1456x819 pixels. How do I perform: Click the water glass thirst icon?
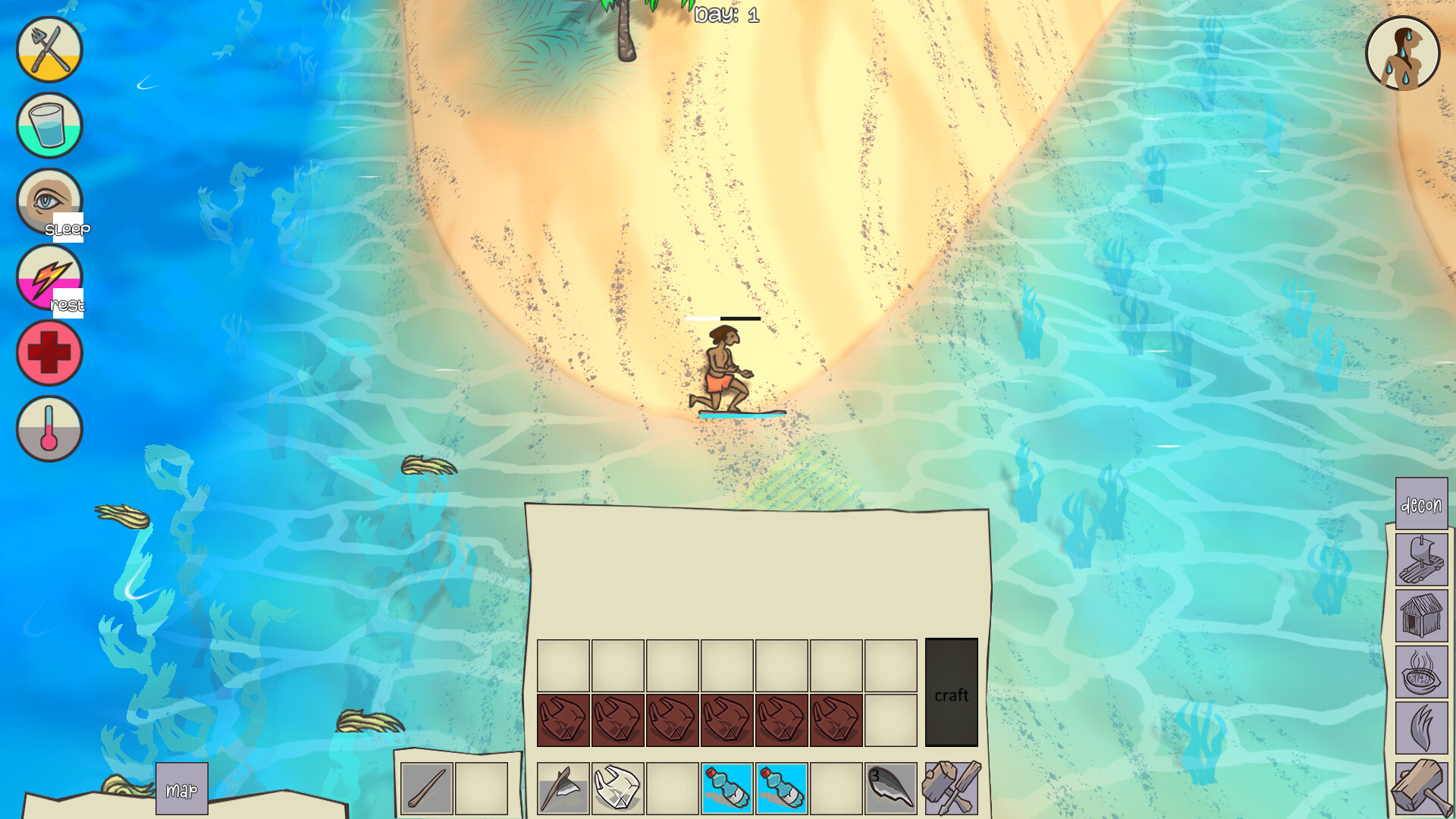click(x=48, y=126)
